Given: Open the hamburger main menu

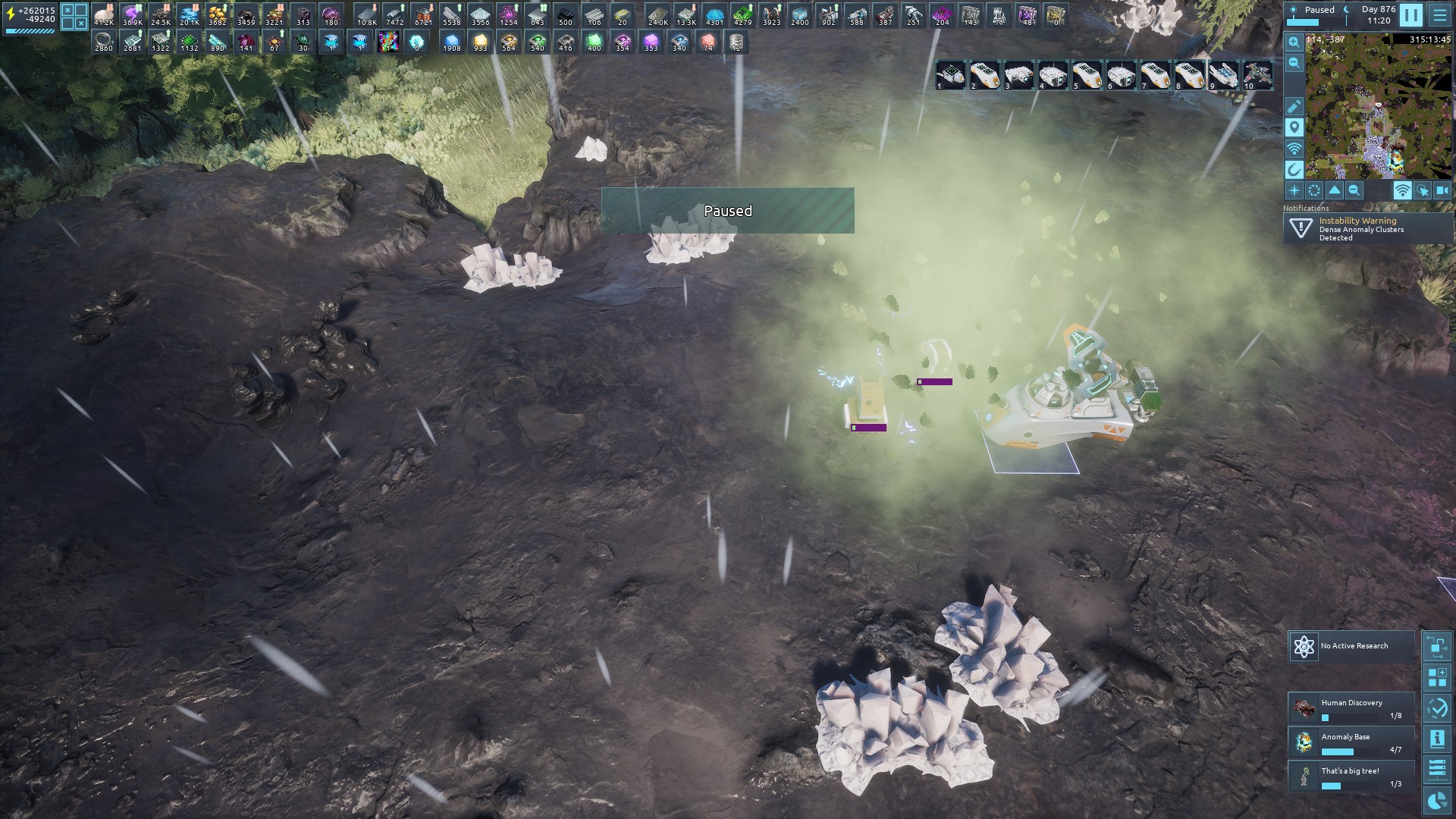Looking at the screenshot, I should [x=1439, y=15].
